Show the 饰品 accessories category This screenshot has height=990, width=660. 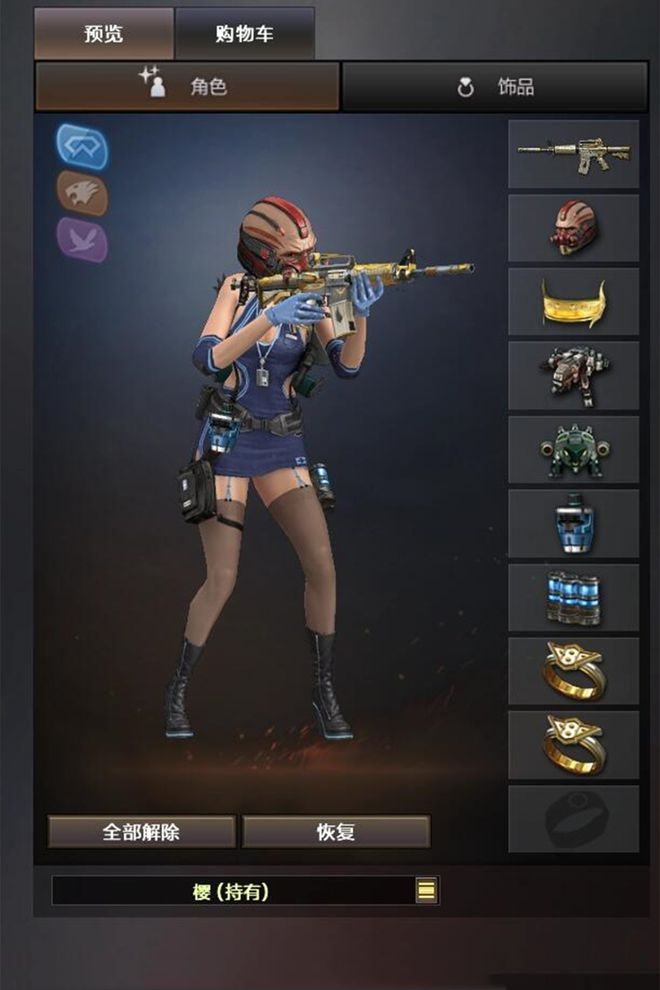click(x=495, y=87)
